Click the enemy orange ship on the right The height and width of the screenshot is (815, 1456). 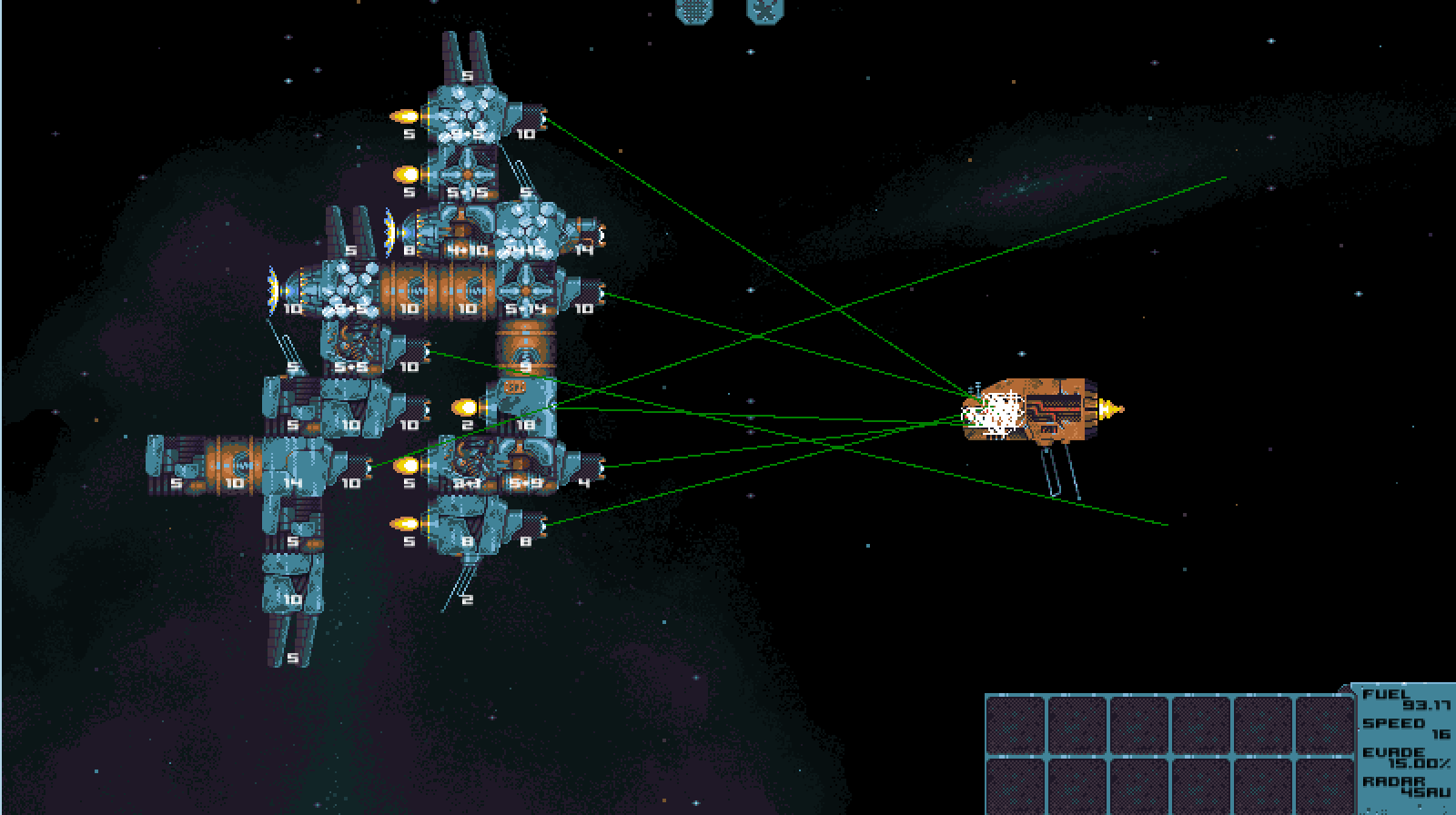[1037, 409]
